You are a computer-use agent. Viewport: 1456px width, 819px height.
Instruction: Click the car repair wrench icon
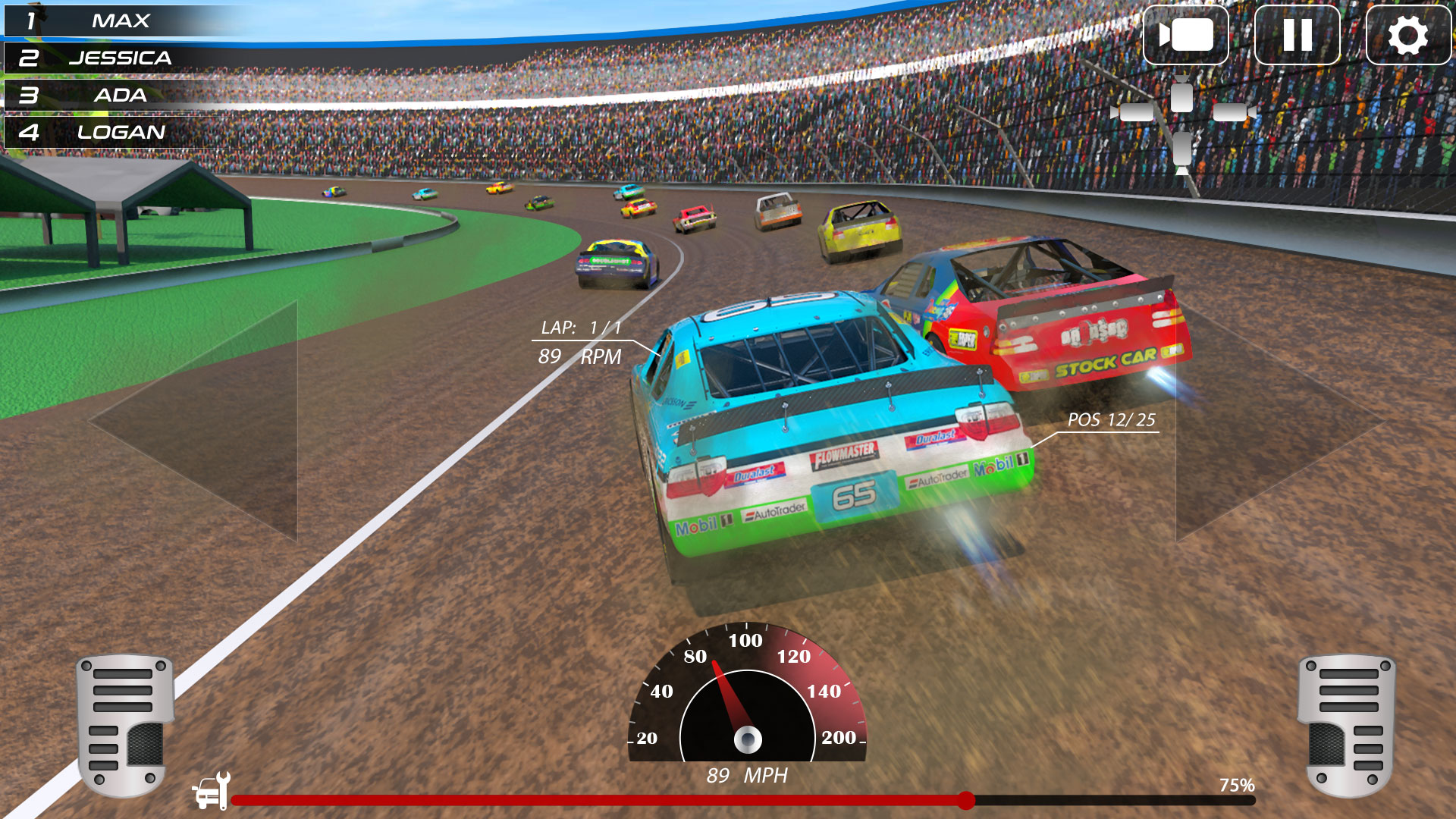211,792
